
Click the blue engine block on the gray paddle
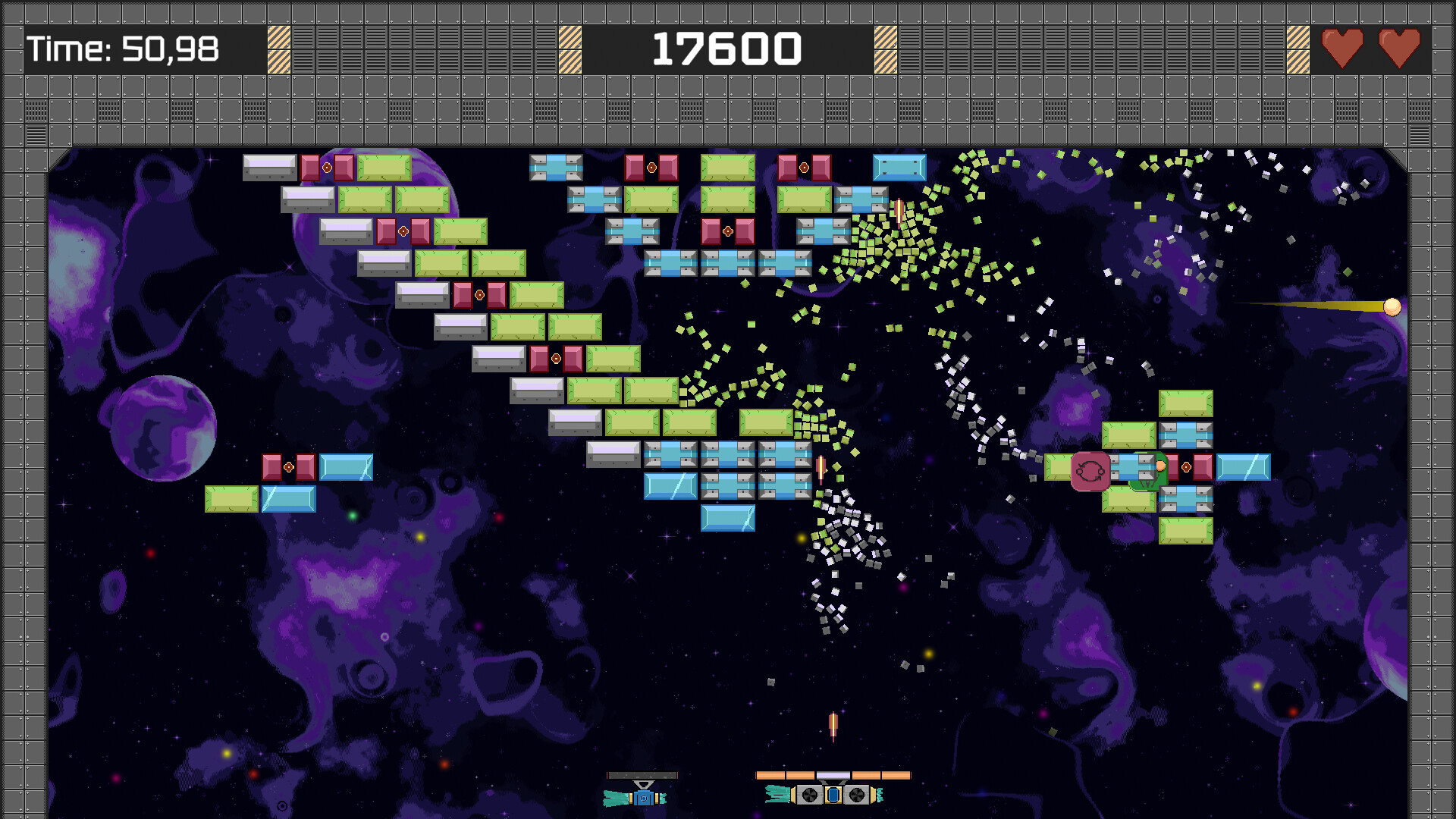(x=644, y=798)
